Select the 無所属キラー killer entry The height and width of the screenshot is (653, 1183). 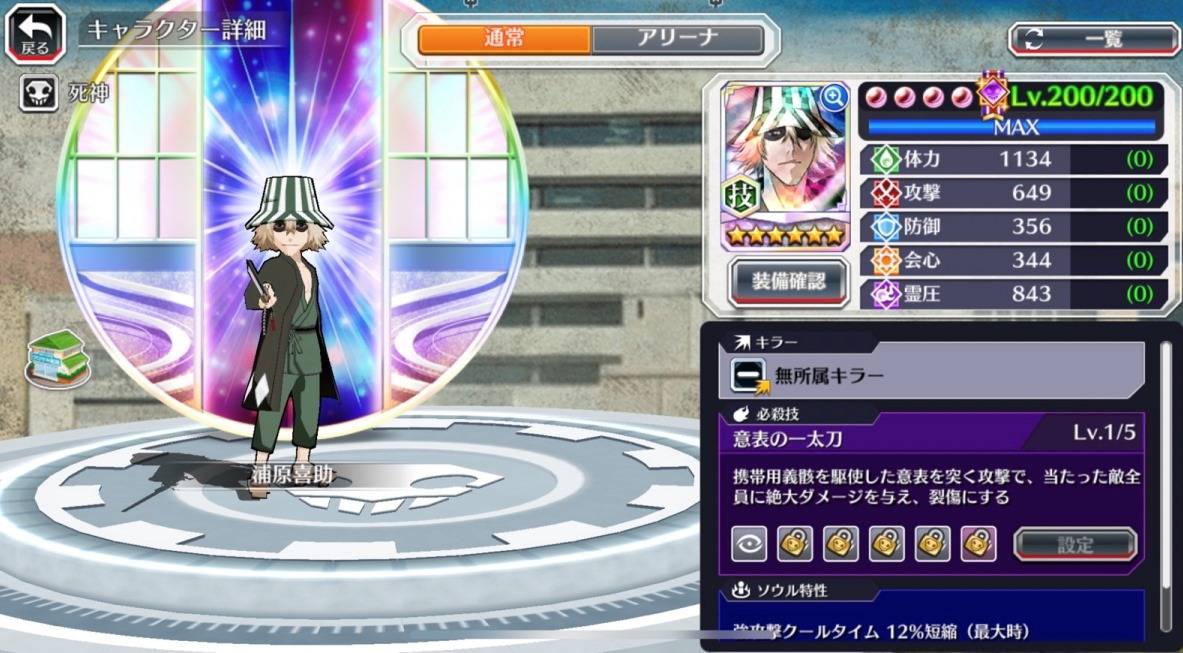pos(937,374)
